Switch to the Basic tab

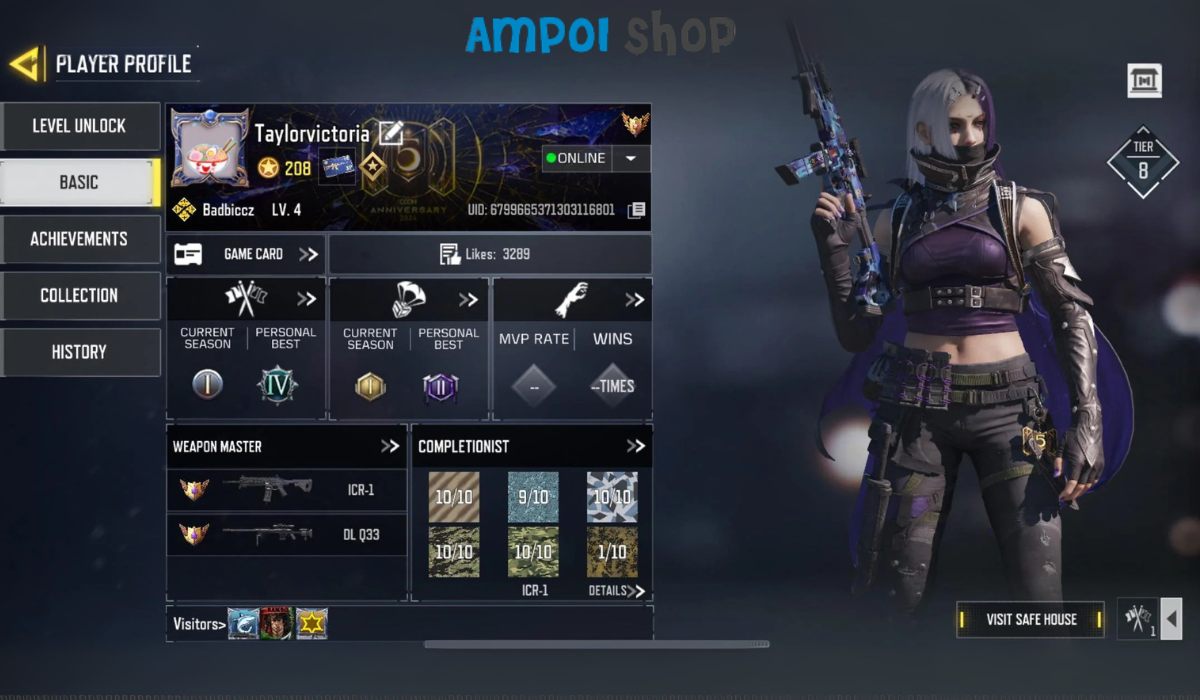pyautogui.click(x=79, y=182)
